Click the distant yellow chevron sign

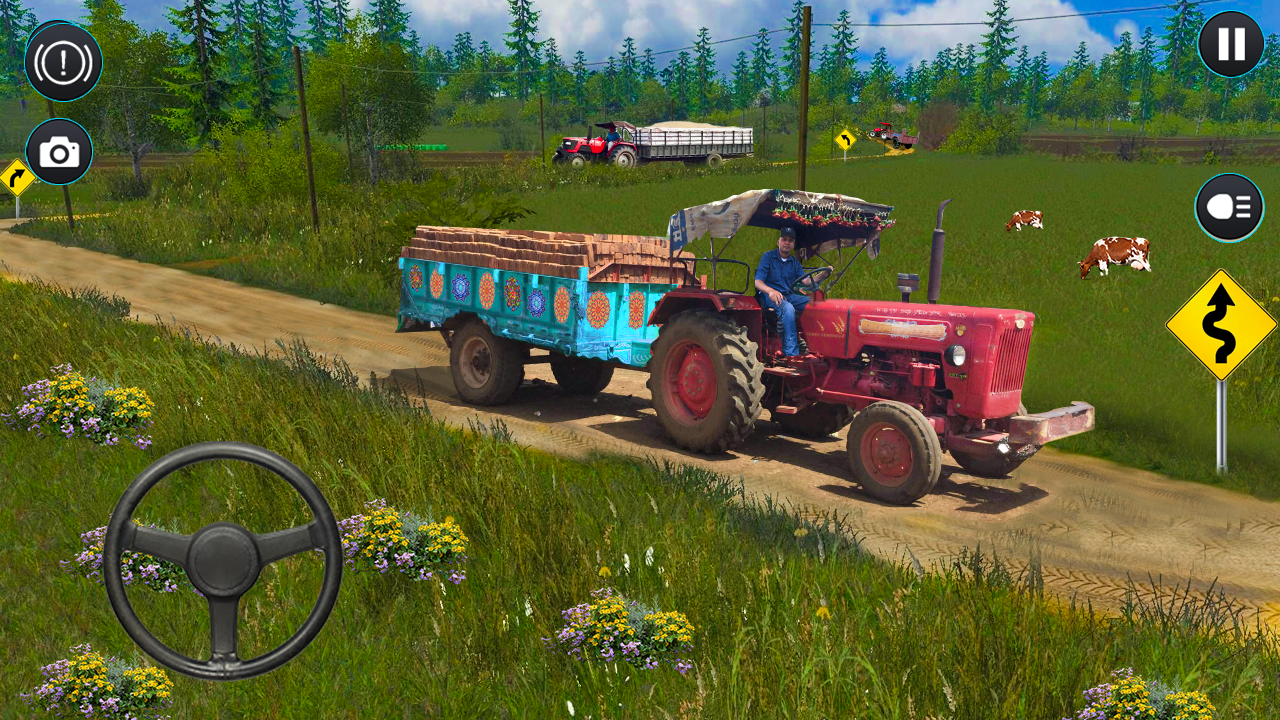(845, 137)
